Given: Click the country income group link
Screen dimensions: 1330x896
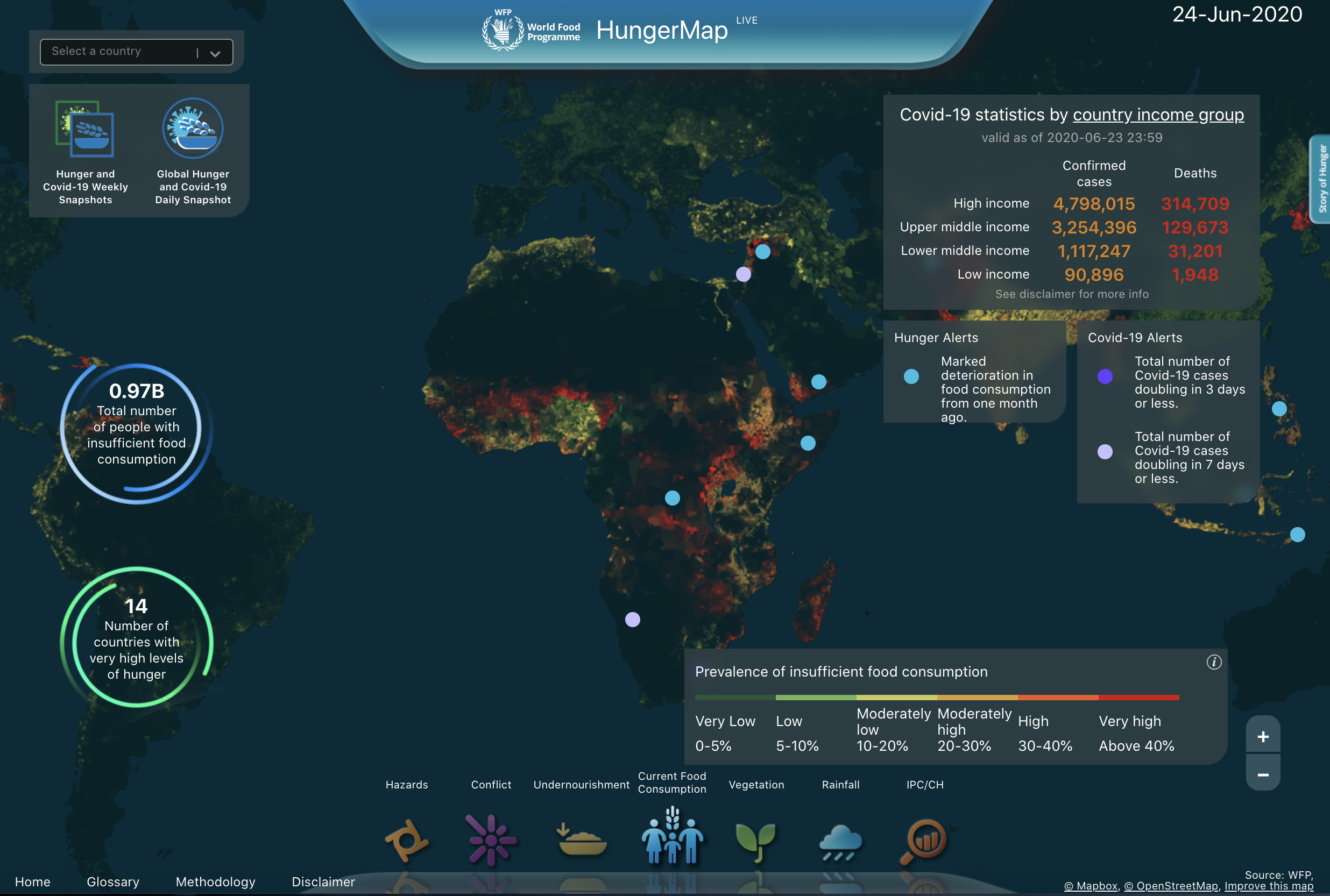Looking at the screenshot, I should (x=1158, y=114).
